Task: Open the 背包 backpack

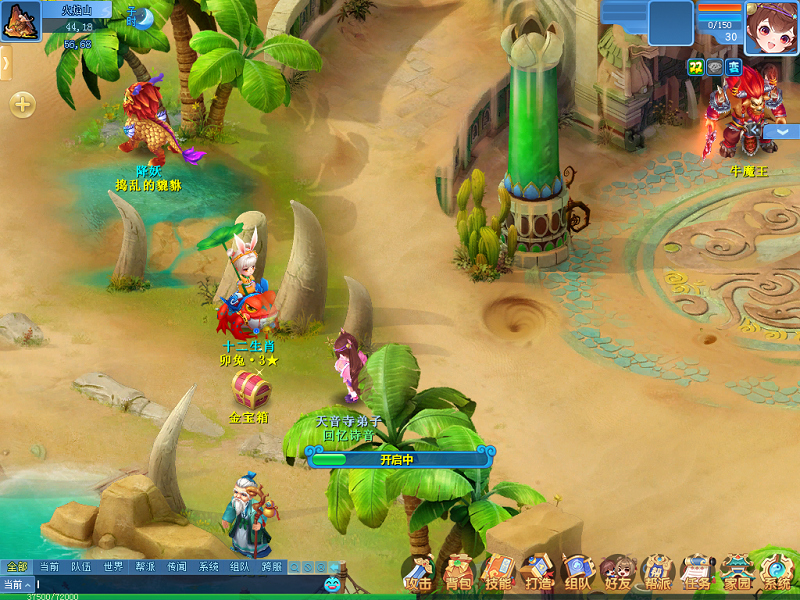Action: pos(458,573)
